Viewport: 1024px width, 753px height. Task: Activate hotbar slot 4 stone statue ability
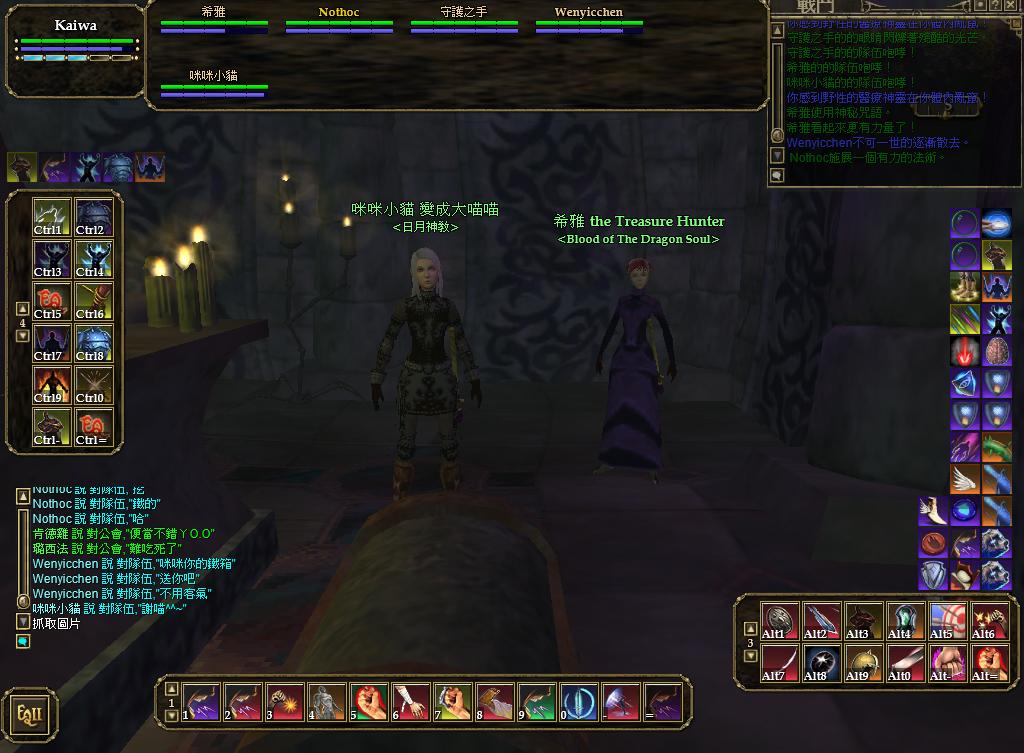tap(327, 703)
